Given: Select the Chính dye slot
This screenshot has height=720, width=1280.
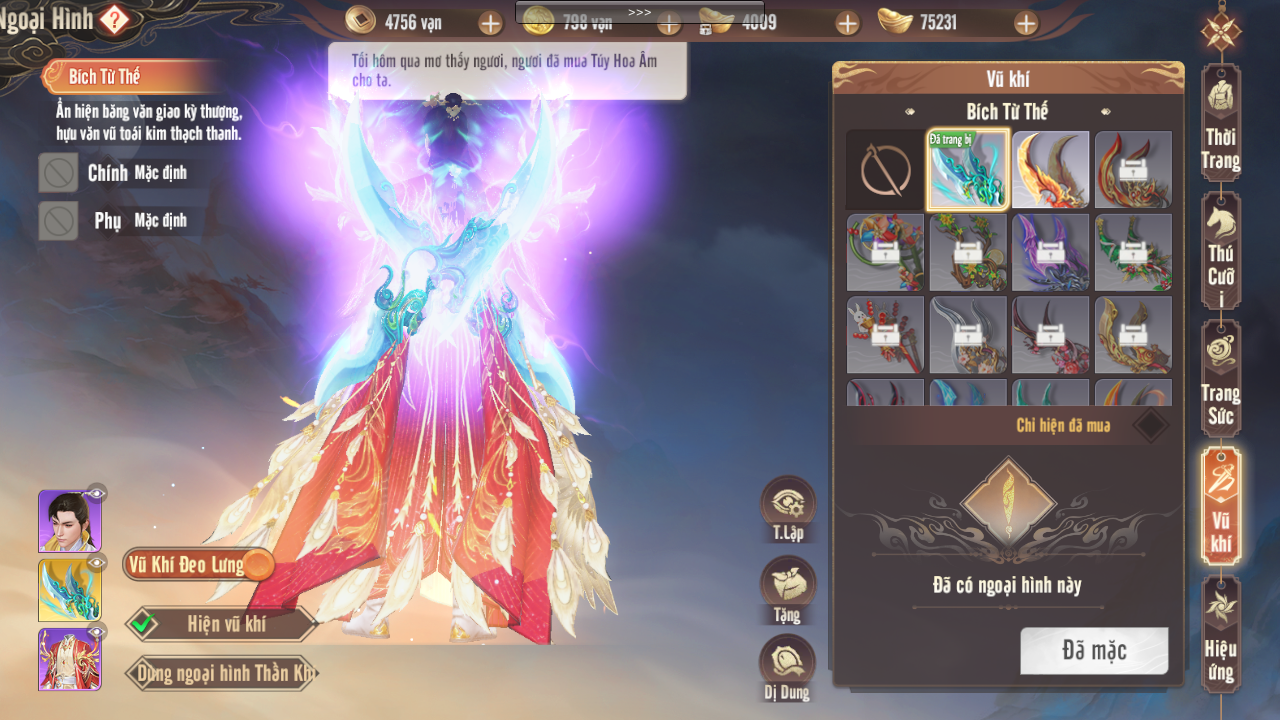Looking at the screenshot, I should [59, 173].
